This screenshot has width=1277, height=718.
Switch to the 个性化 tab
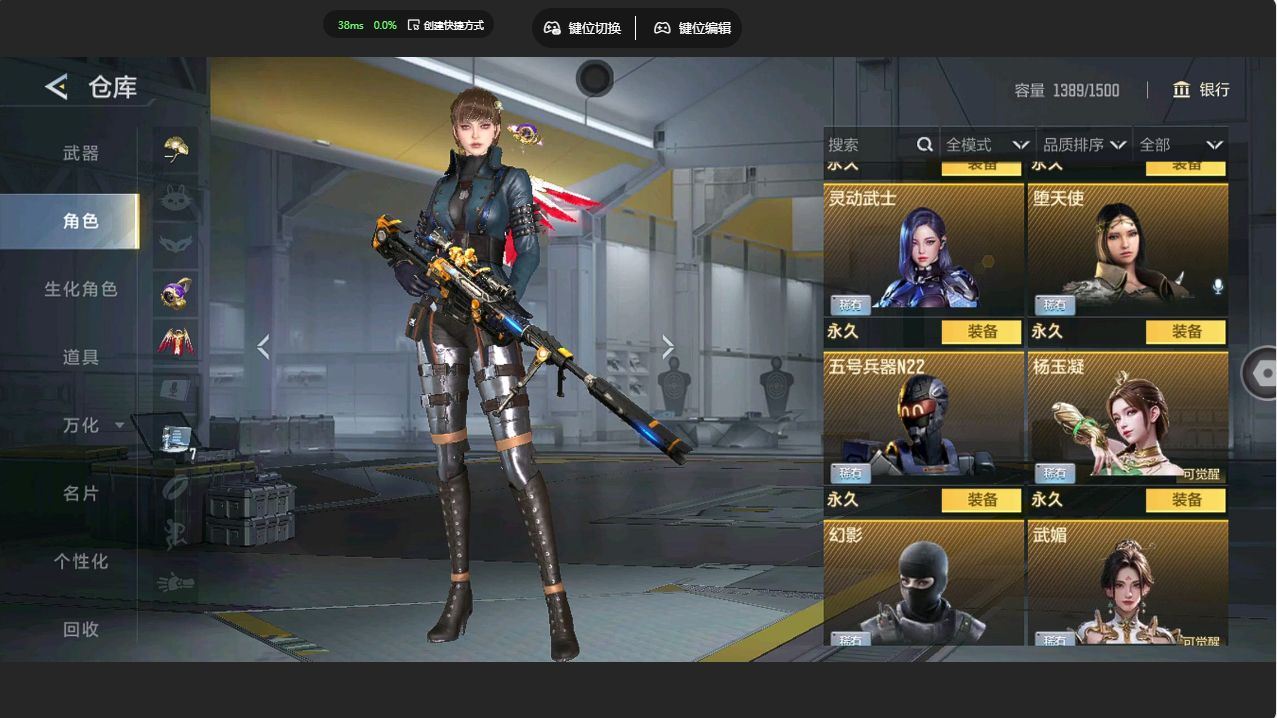click(x=81, y=561)
